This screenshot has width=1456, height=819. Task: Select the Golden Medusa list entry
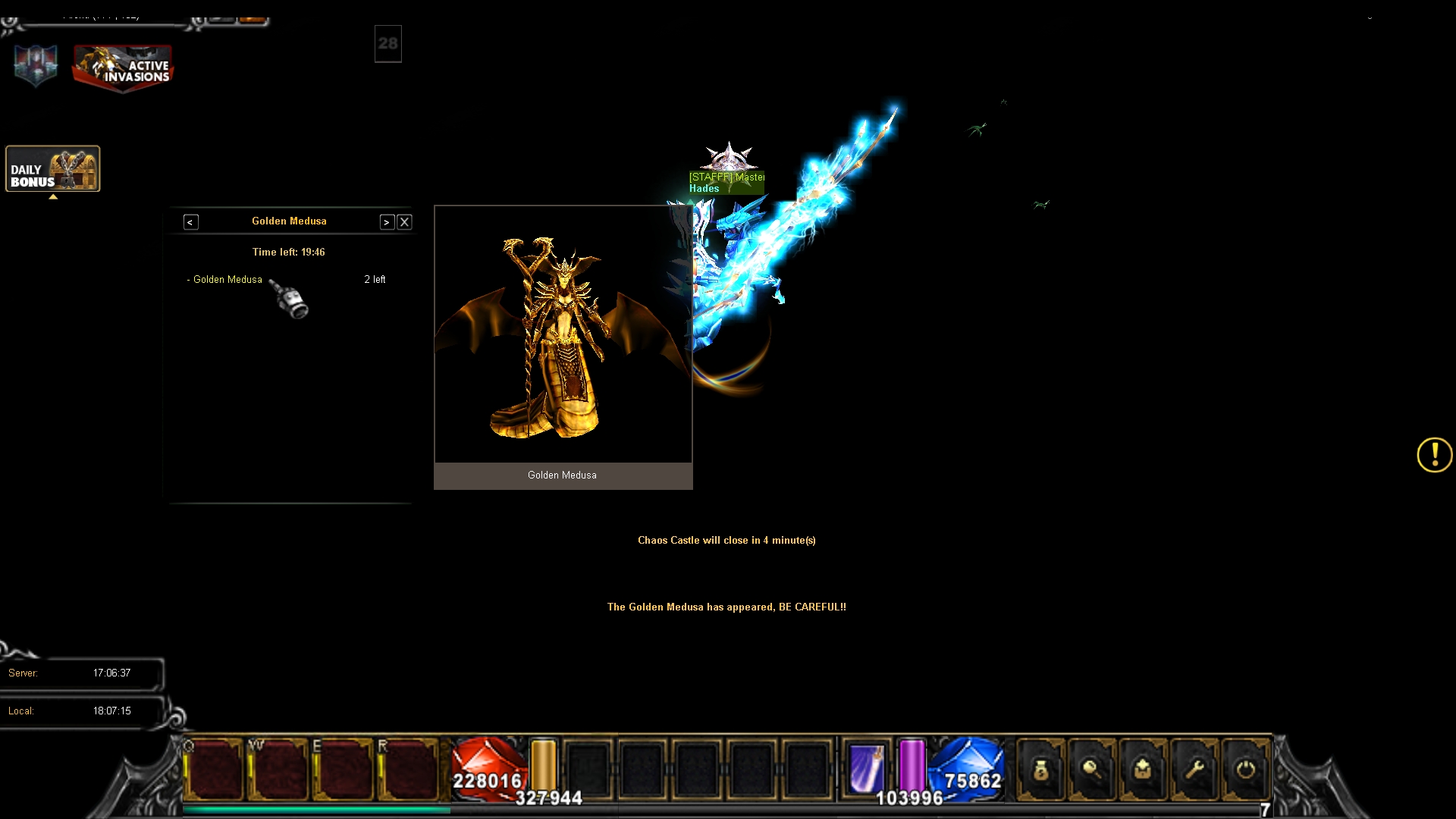pyautogui.click(x=227, y=280)
